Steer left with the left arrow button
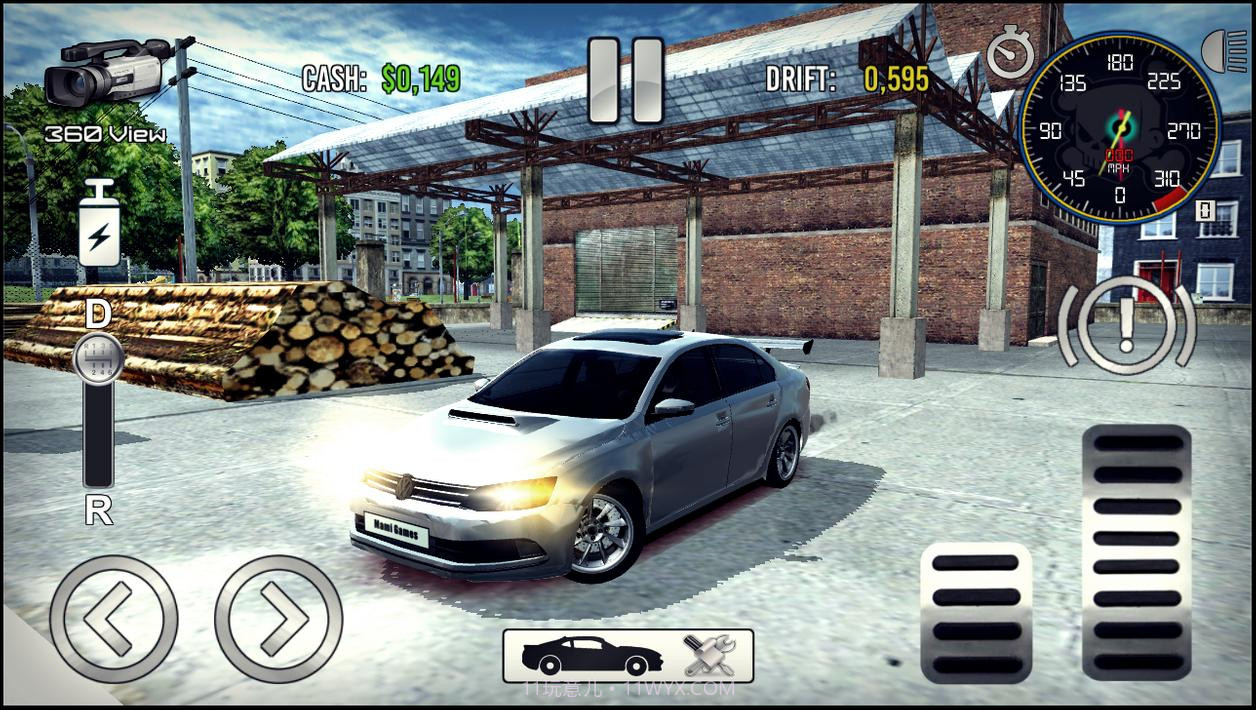 click(113, 619)
